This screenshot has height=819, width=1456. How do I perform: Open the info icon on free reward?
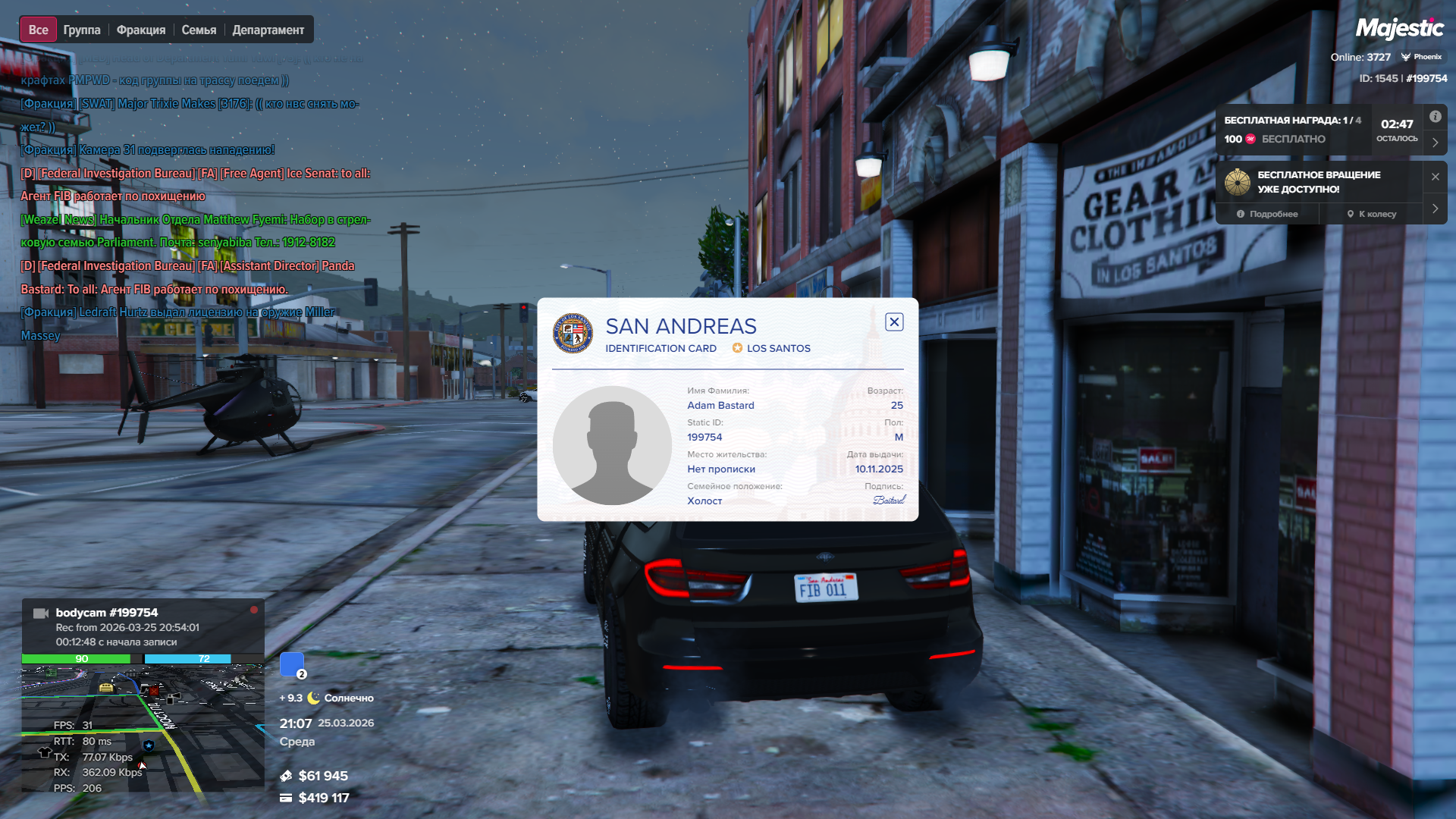click(x=1435, y=117)
